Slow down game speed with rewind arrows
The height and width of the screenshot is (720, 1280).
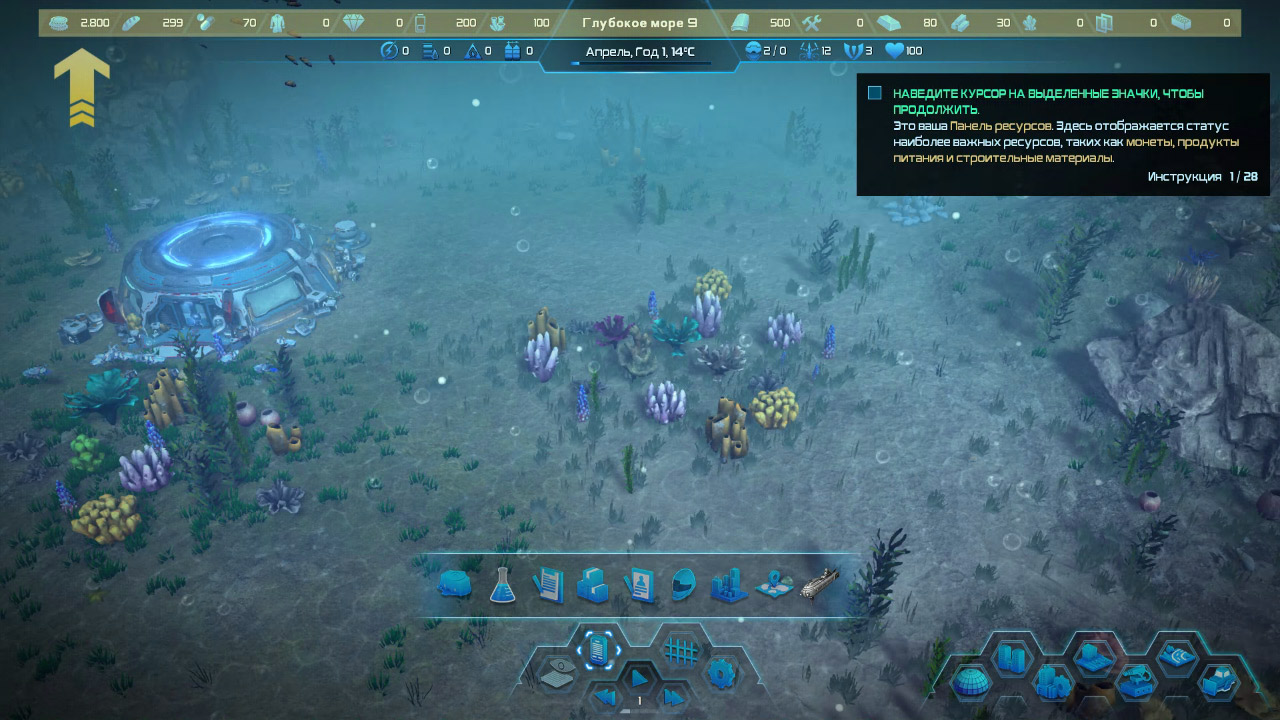(x=604, y=697)
